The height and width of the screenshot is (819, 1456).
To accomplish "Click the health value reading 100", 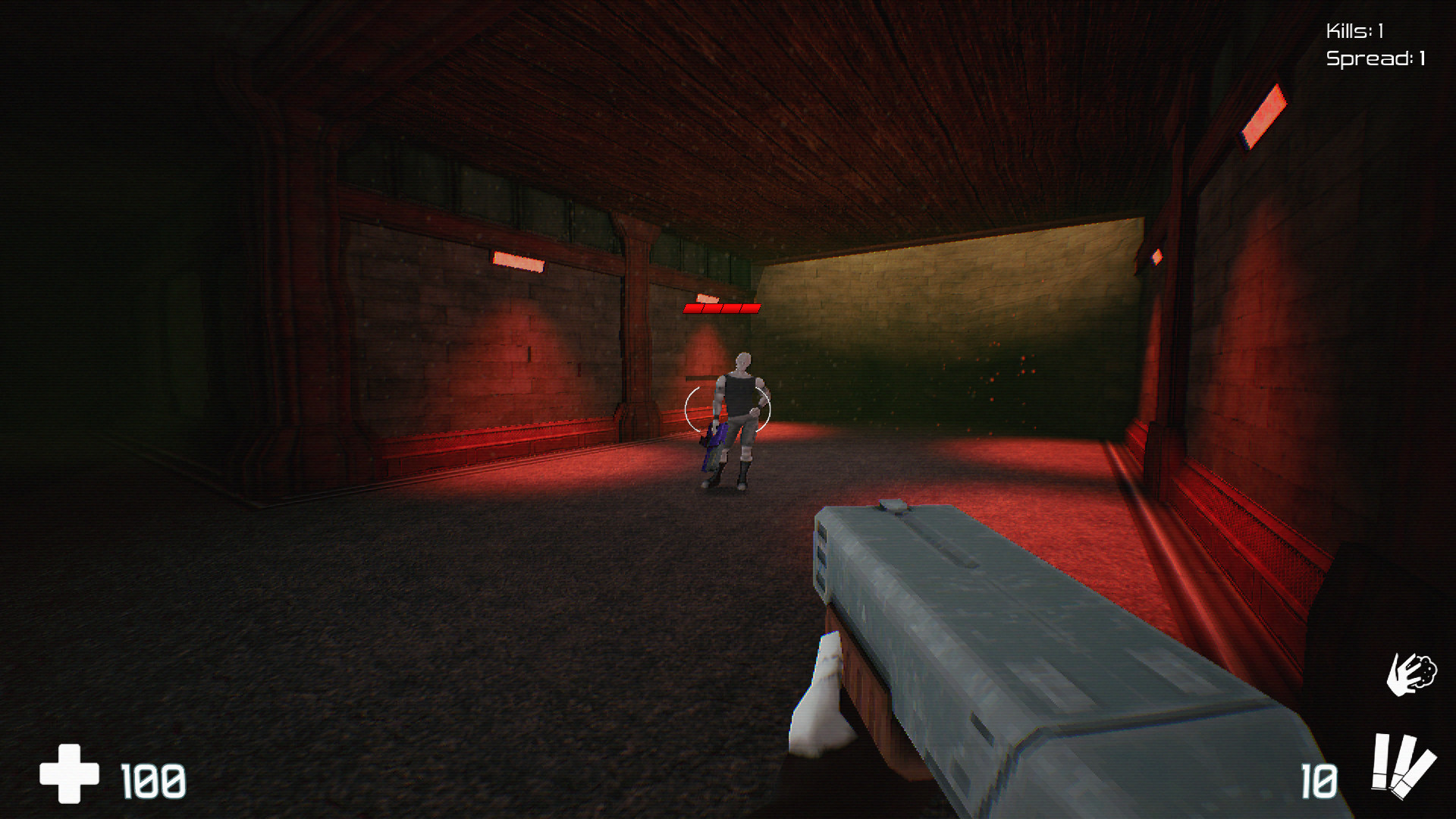I will click(x=152, y=780).
